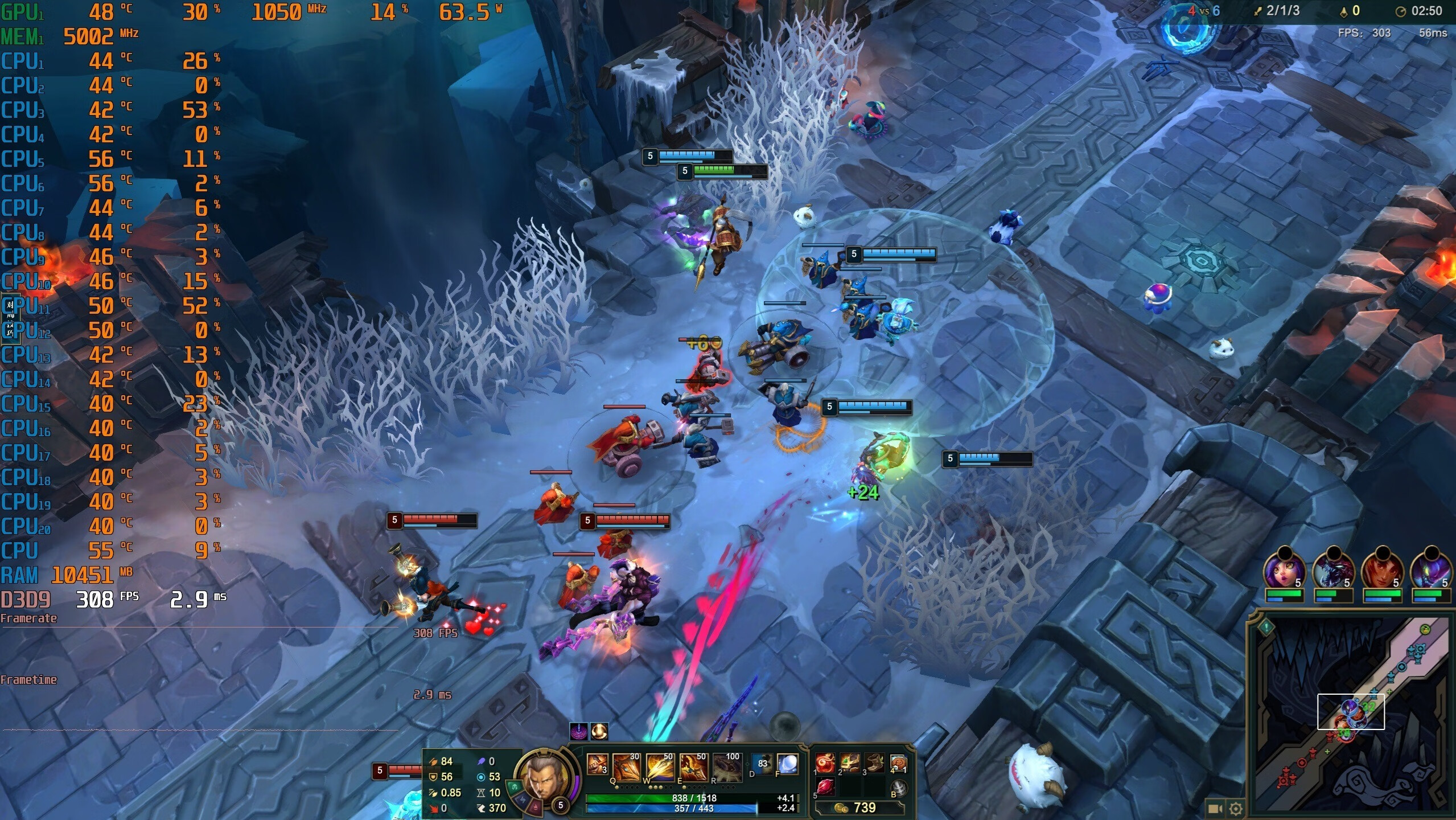Feed the Poro-Snax in slot 4
This screenshot has width=1456, height=820.
[898, 763]
